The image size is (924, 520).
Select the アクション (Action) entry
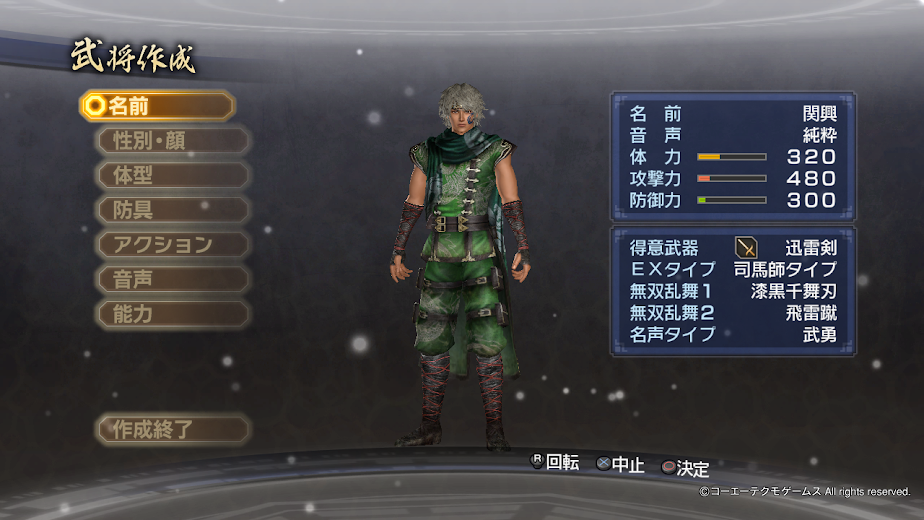coord(171,244)
